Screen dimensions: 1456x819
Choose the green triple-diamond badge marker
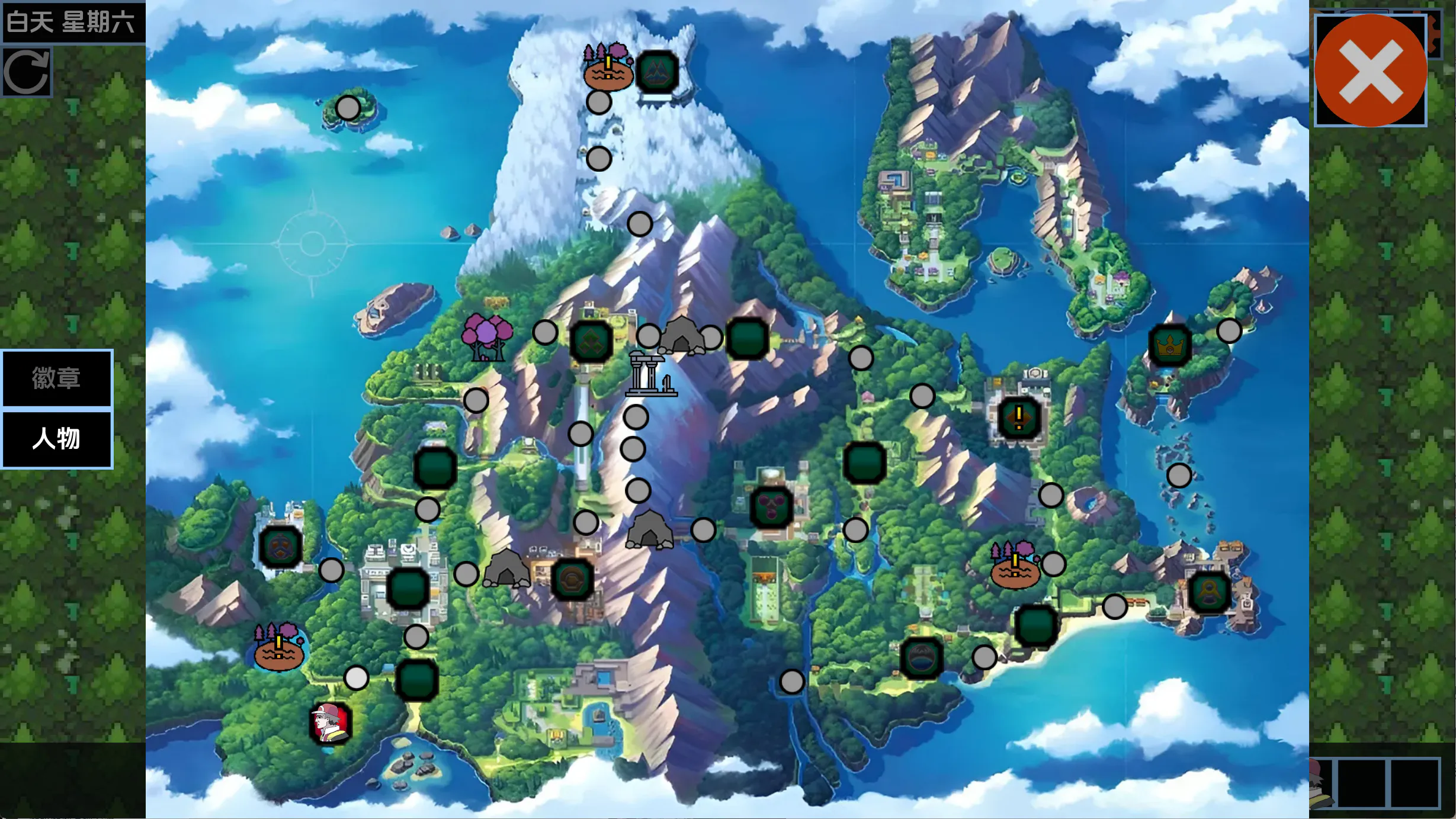pyautogui.click(x=591, y=341)
